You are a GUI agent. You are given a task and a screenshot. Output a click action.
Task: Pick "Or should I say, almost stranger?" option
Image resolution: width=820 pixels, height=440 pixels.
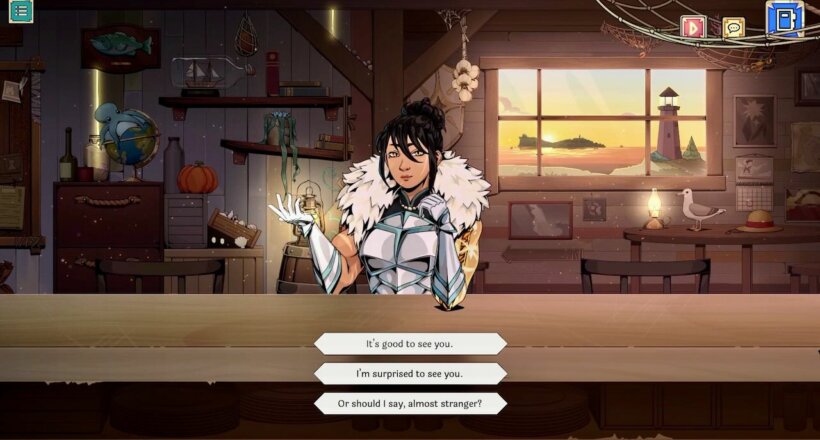click(x=410, y=403)
